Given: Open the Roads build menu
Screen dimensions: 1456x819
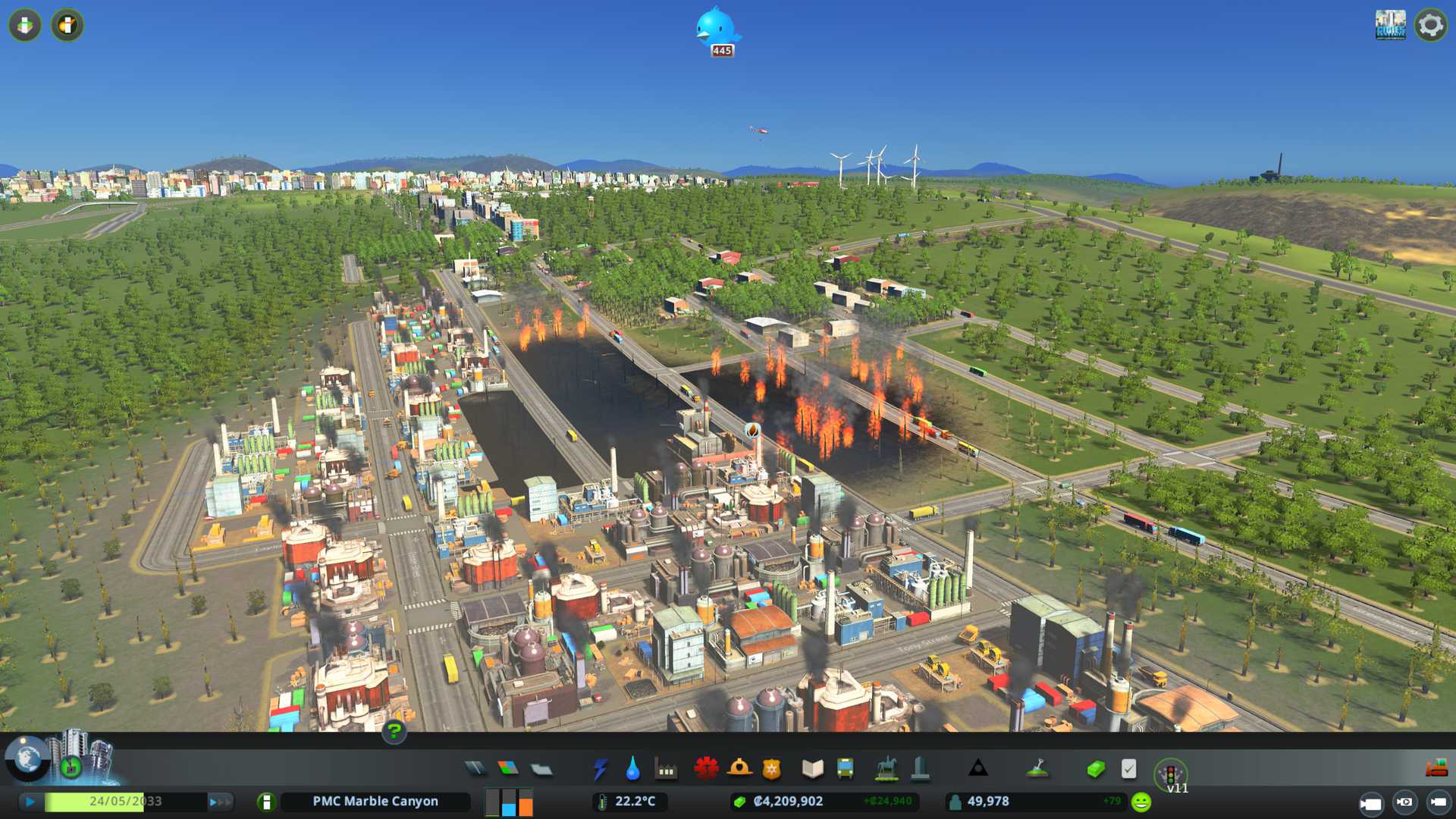Looking at the screenshot, I should 475,769.
